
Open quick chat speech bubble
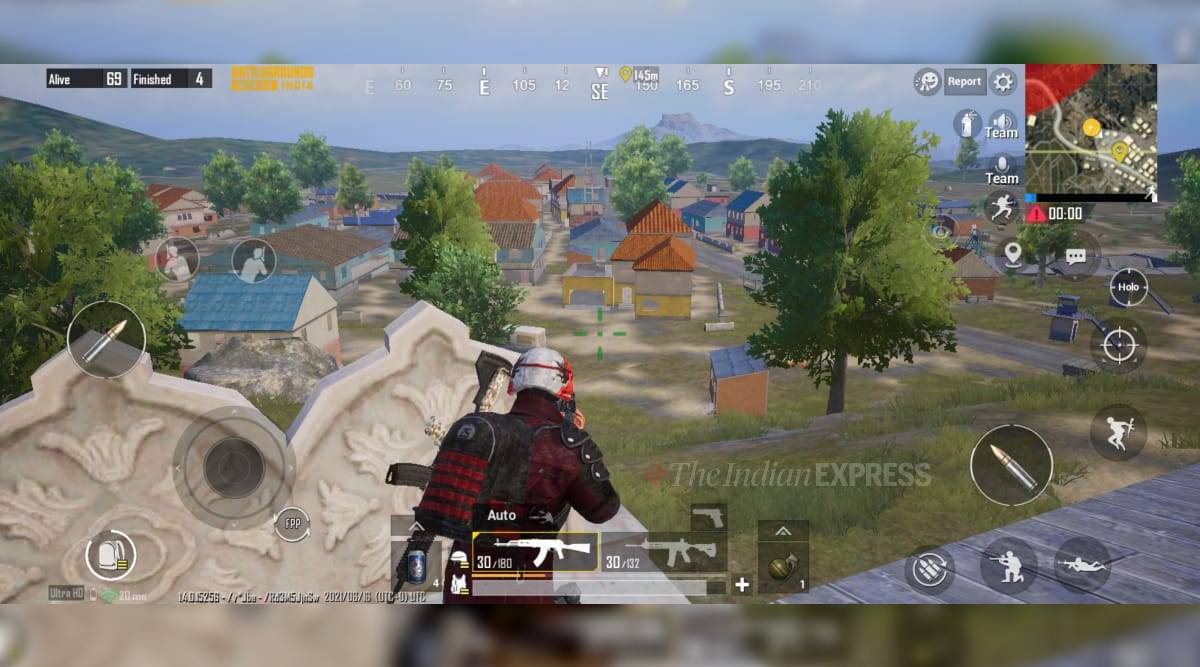1076,256
